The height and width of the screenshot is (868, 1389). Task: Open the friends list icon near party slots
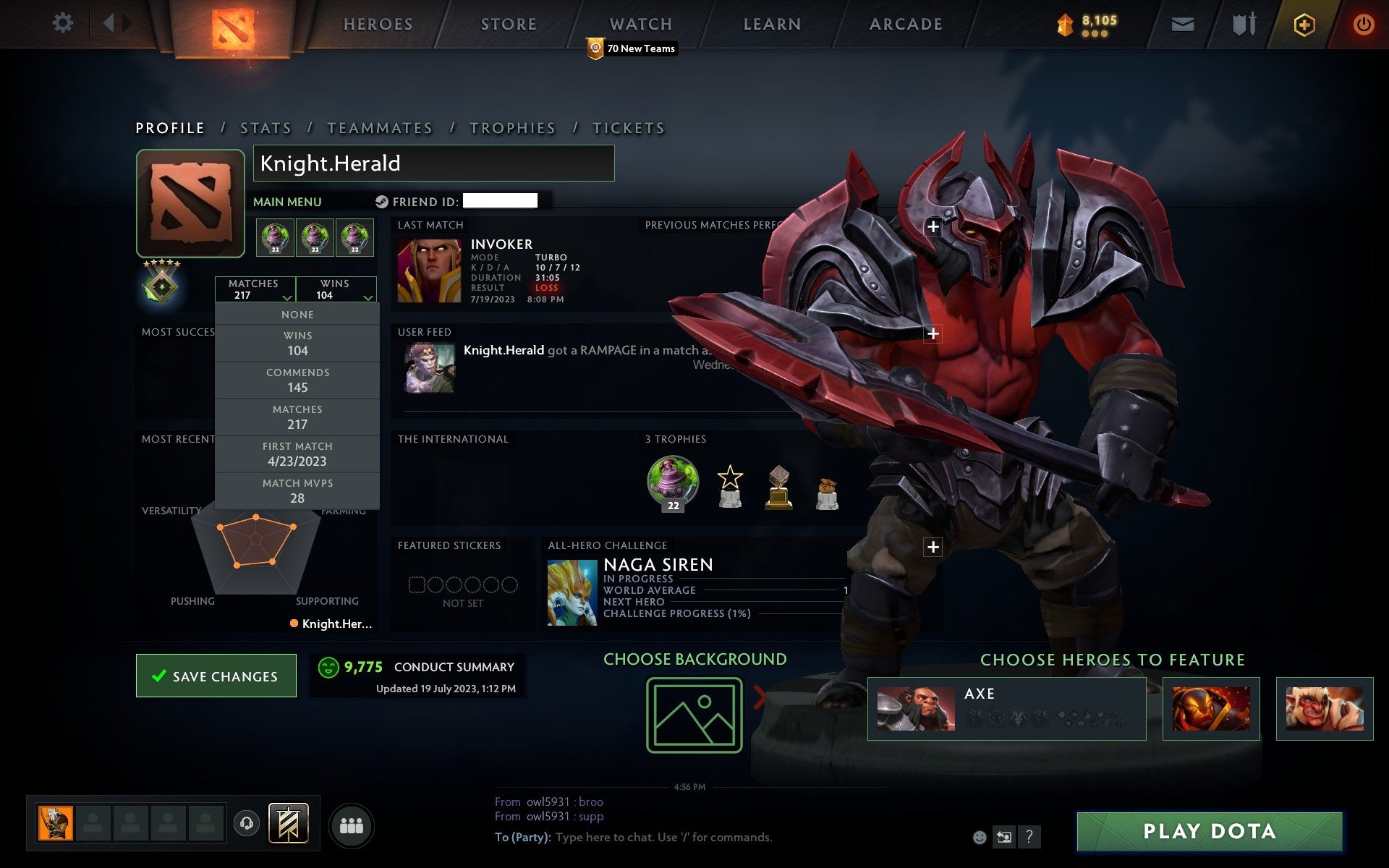point(352,824)
